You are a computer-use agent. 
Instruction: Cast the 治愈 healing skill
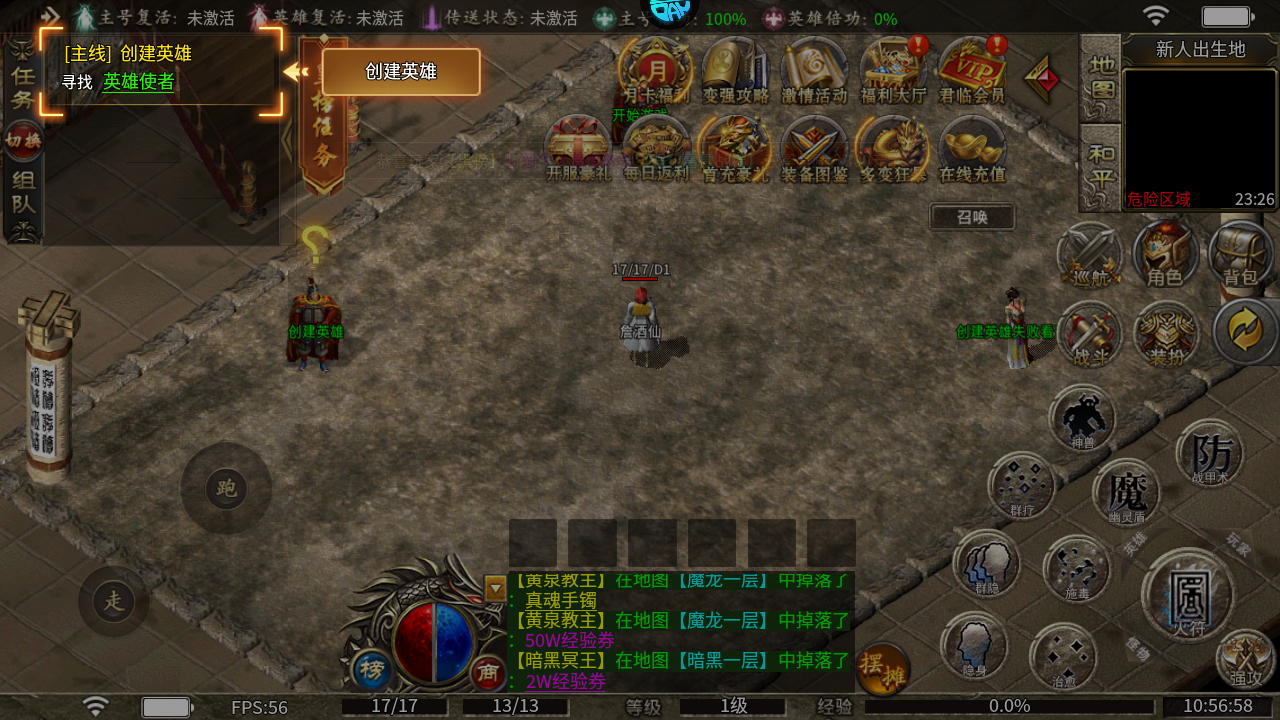[1062, 657]
